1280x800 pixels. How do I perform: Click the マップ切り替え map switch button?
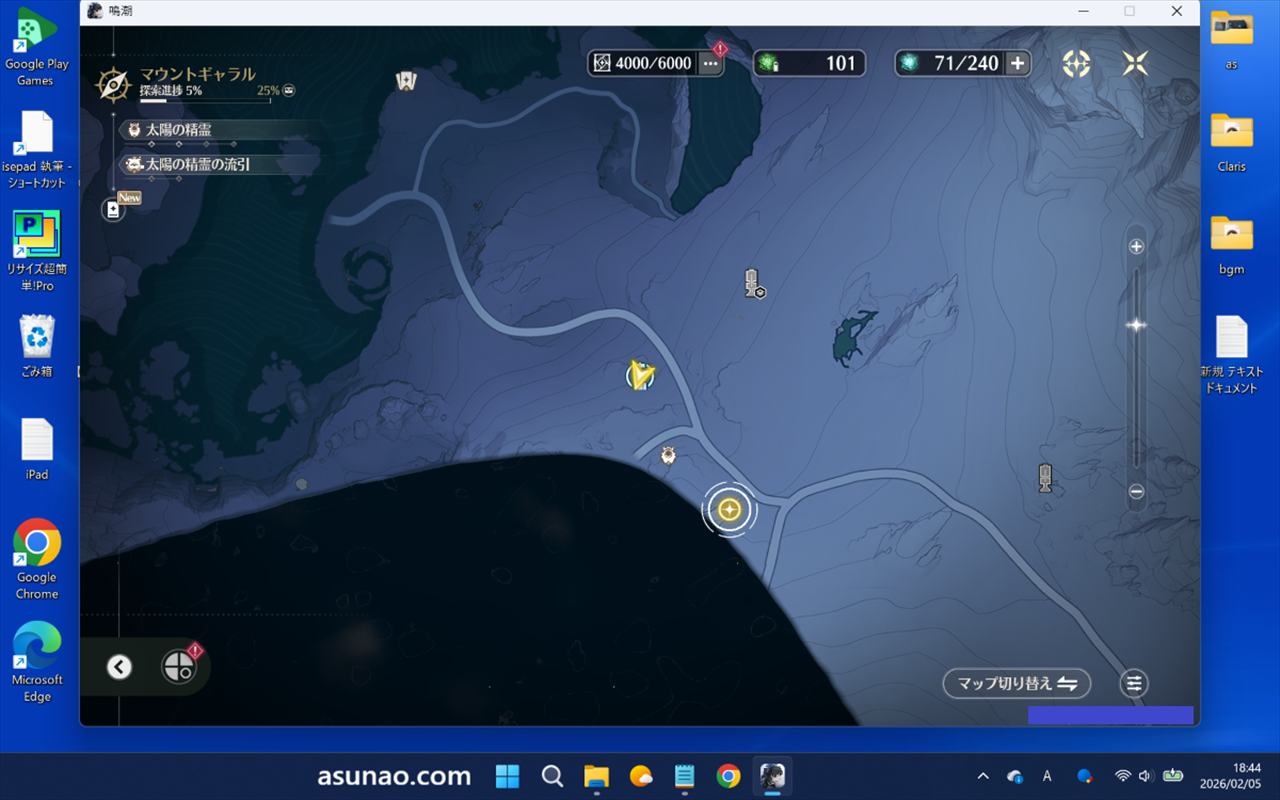[1016, 684]
